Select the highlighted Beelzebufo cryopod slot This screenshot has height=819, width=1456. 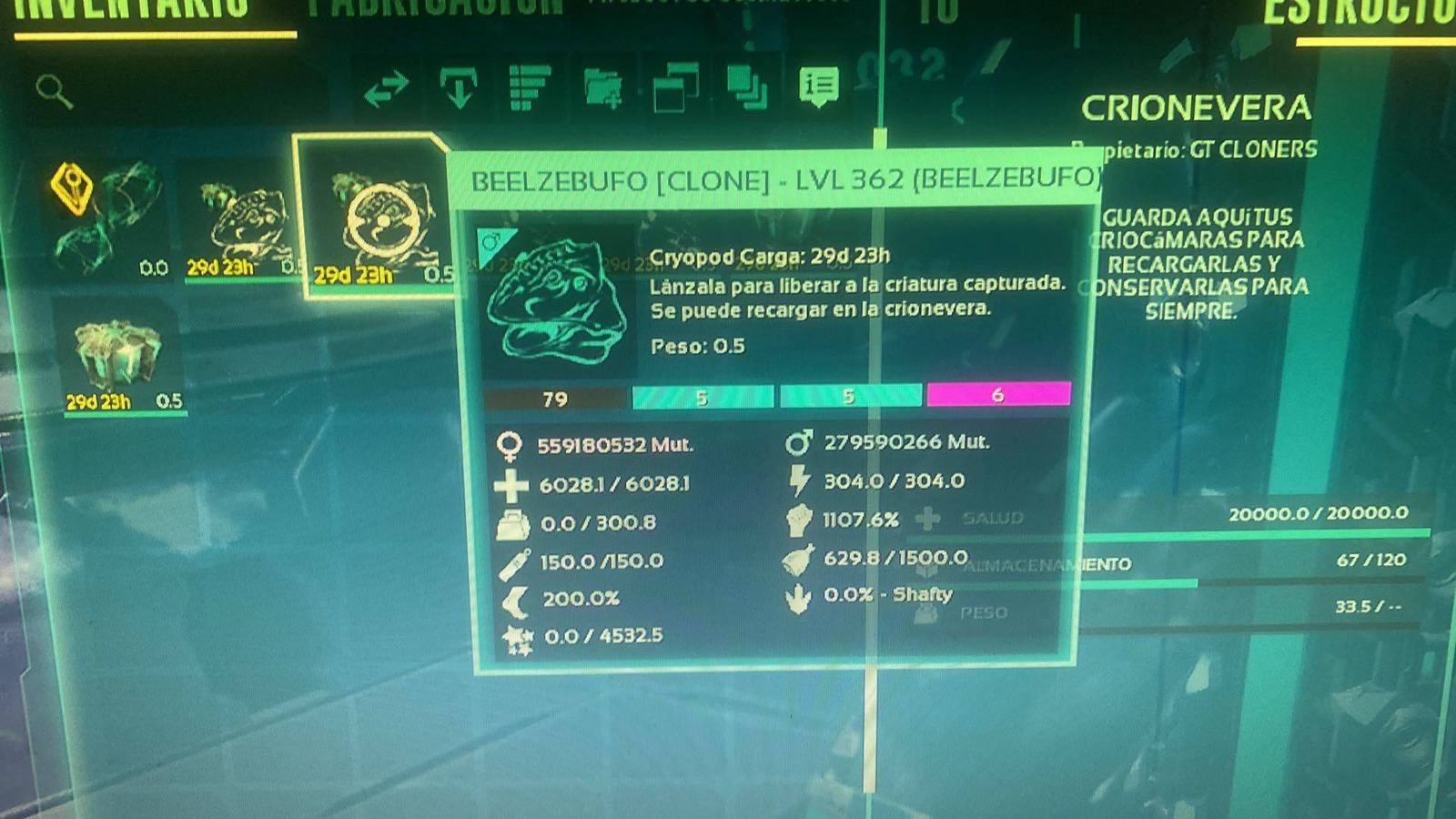(373, 216)
